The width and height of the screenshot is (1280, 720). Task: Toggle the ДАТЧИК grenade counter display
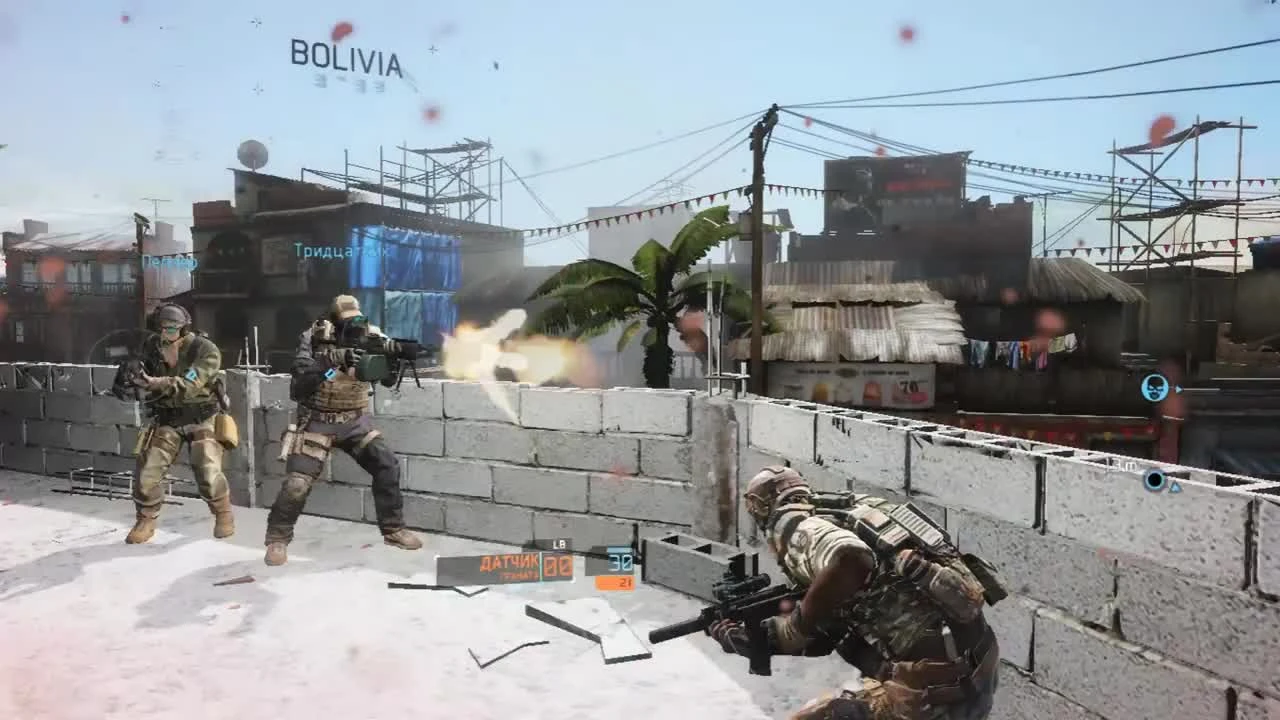[509, 563]
